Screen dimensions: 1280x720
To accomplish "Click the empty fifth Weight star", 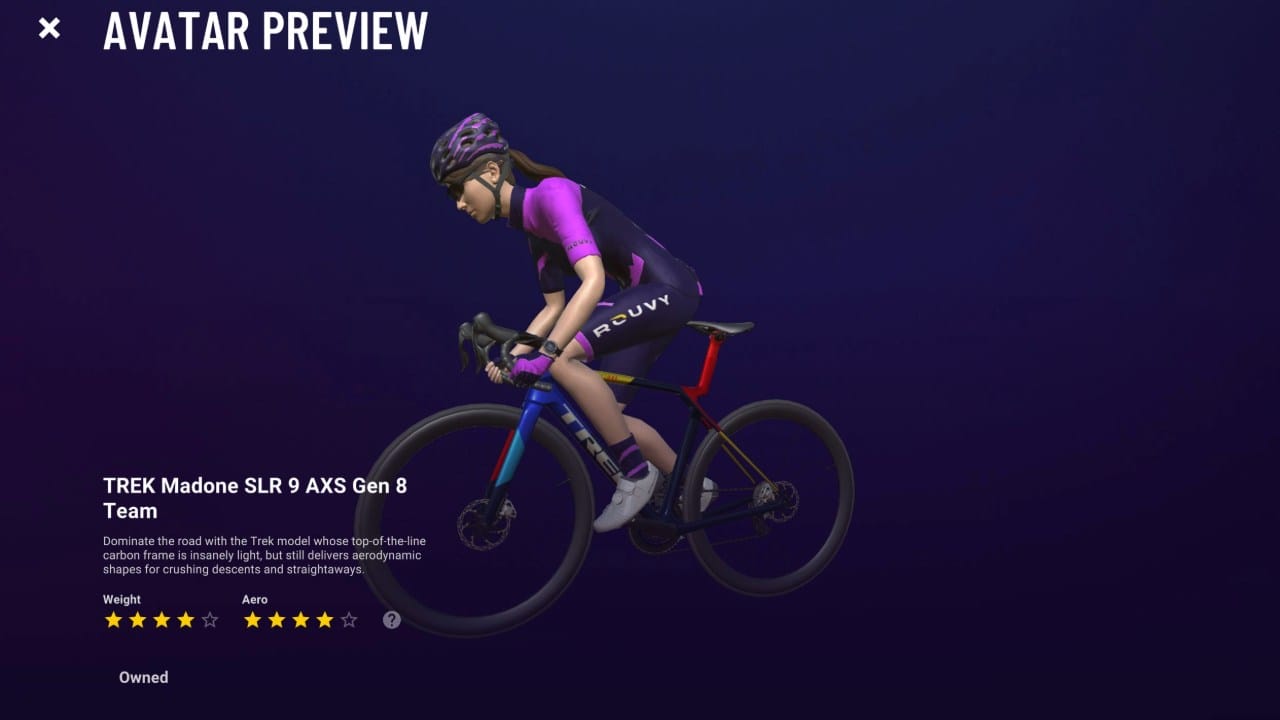I will coord(208,620).
